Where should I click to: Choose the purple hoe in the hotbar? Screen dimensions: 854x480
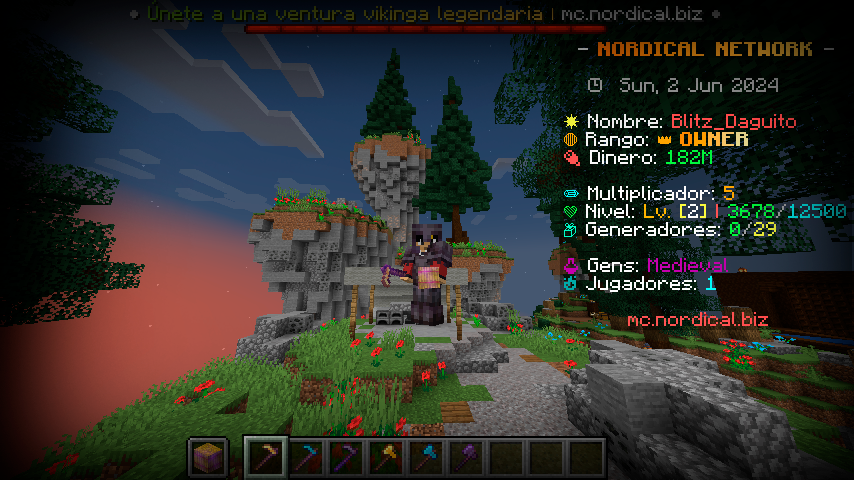[x=346, y=458]
